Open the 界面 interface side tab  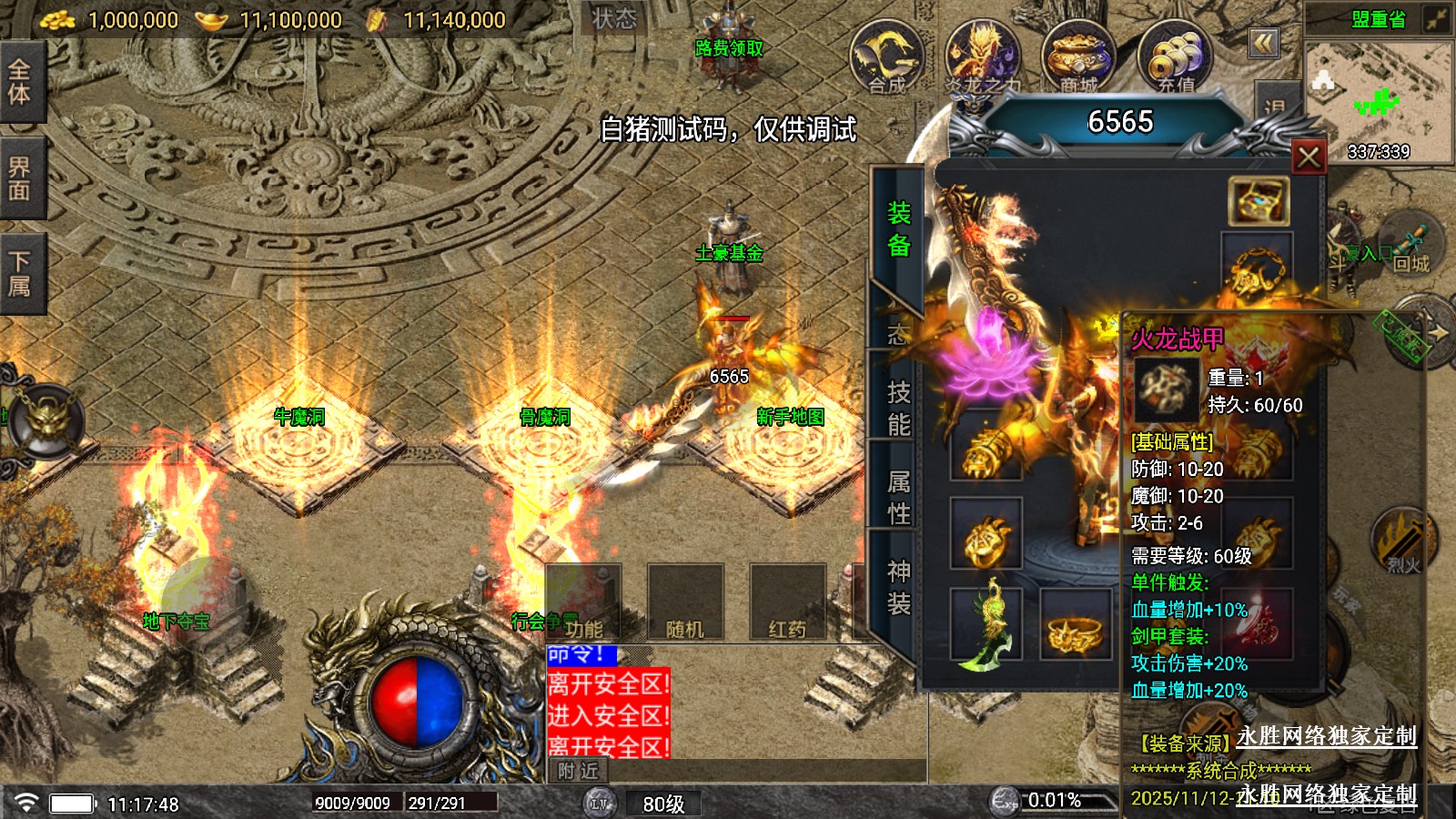(20, 178)
